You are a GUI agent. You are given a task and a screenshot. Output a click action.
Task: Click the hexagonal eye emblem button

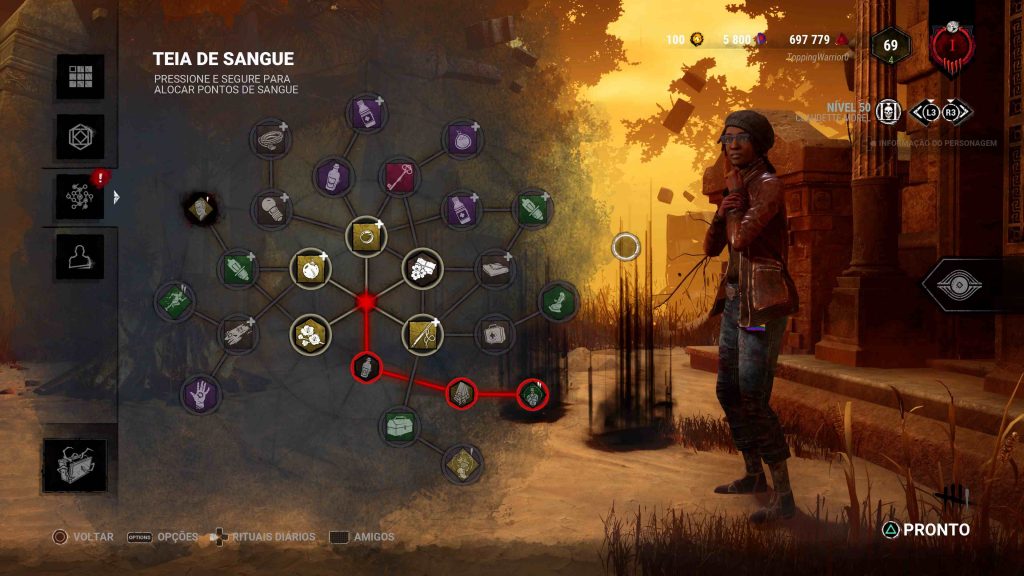click(958, 285)
